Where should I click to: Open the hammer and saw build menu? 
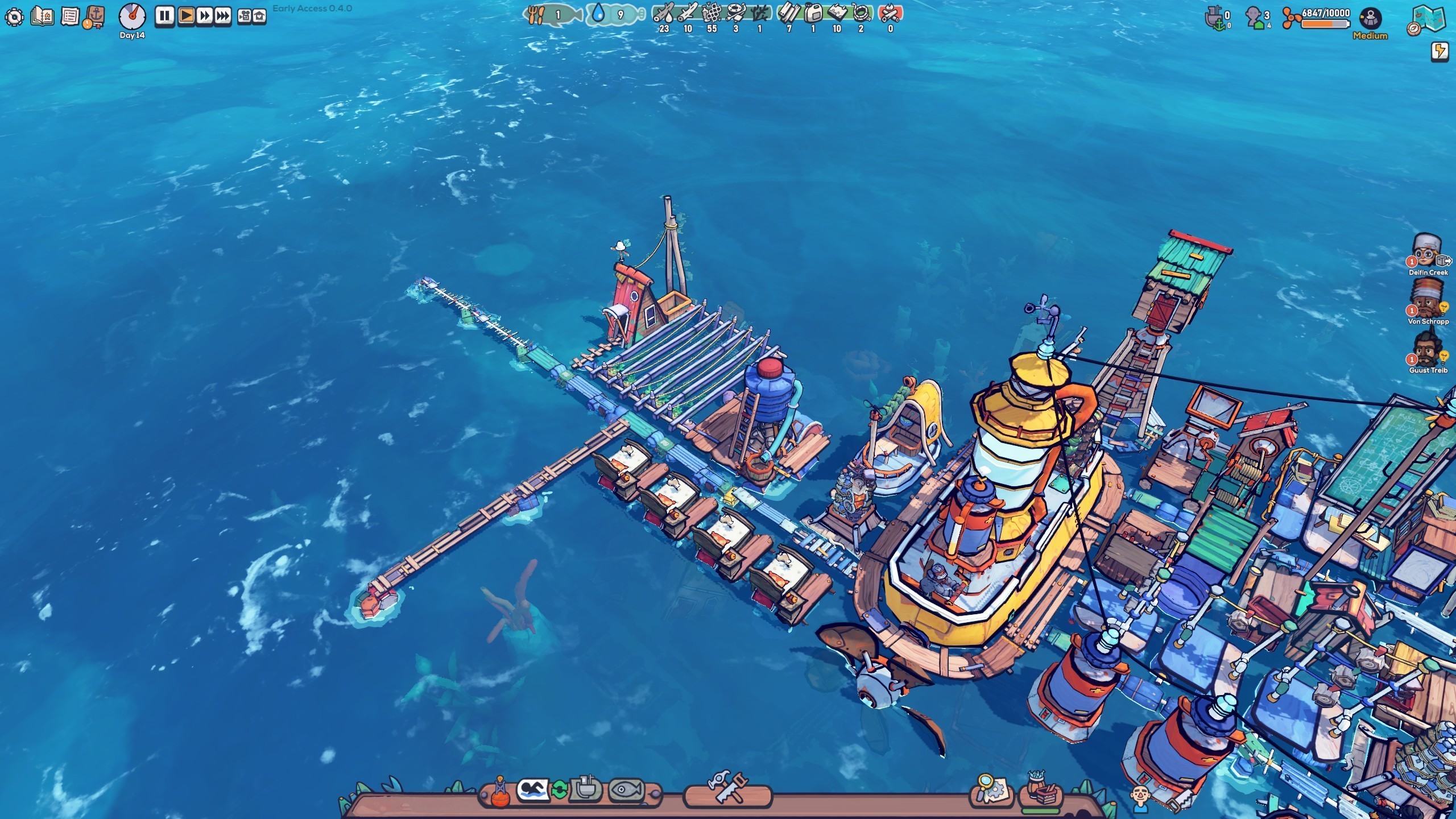tap(726, 788)
